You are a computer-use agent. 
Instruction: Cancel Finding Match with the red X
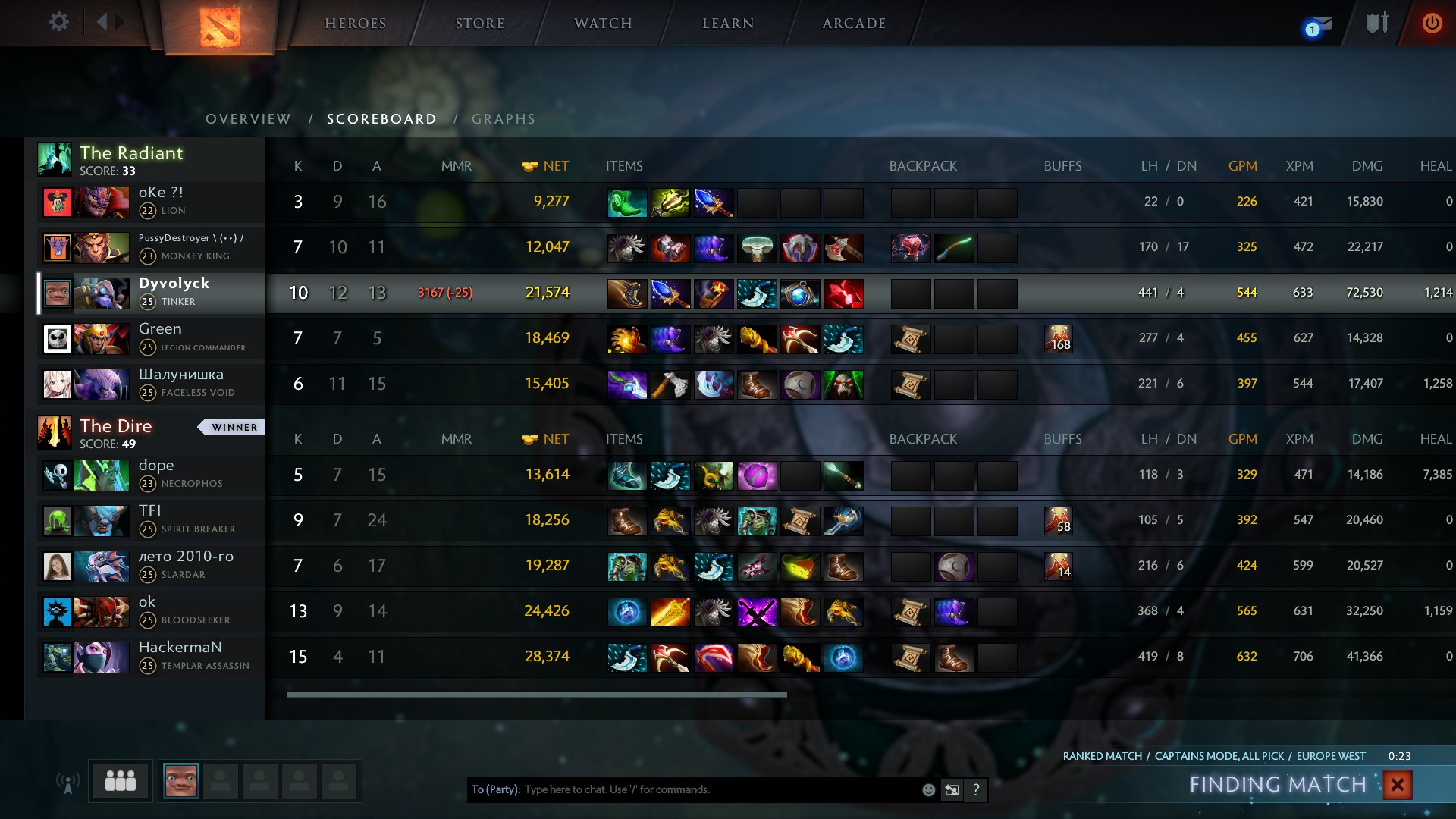point(1397,785)
